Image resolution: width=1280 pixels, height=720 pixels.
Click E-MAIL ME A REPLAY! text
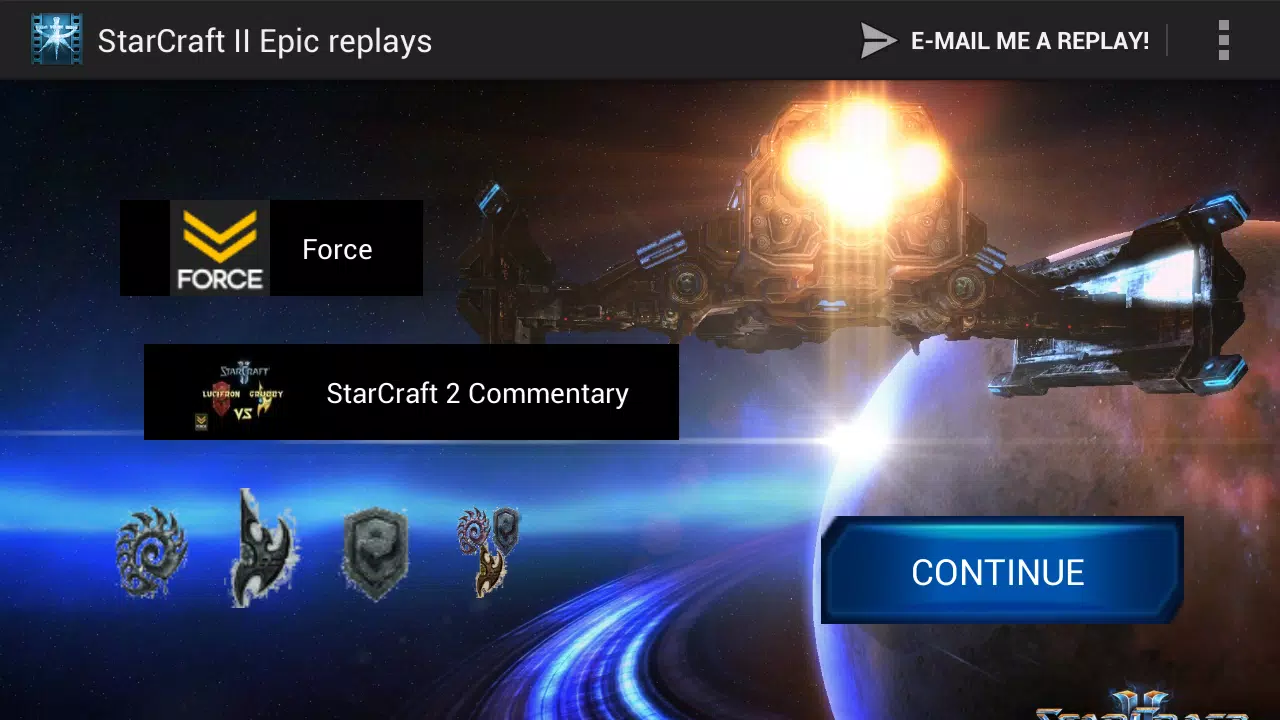pos(1030,40)
